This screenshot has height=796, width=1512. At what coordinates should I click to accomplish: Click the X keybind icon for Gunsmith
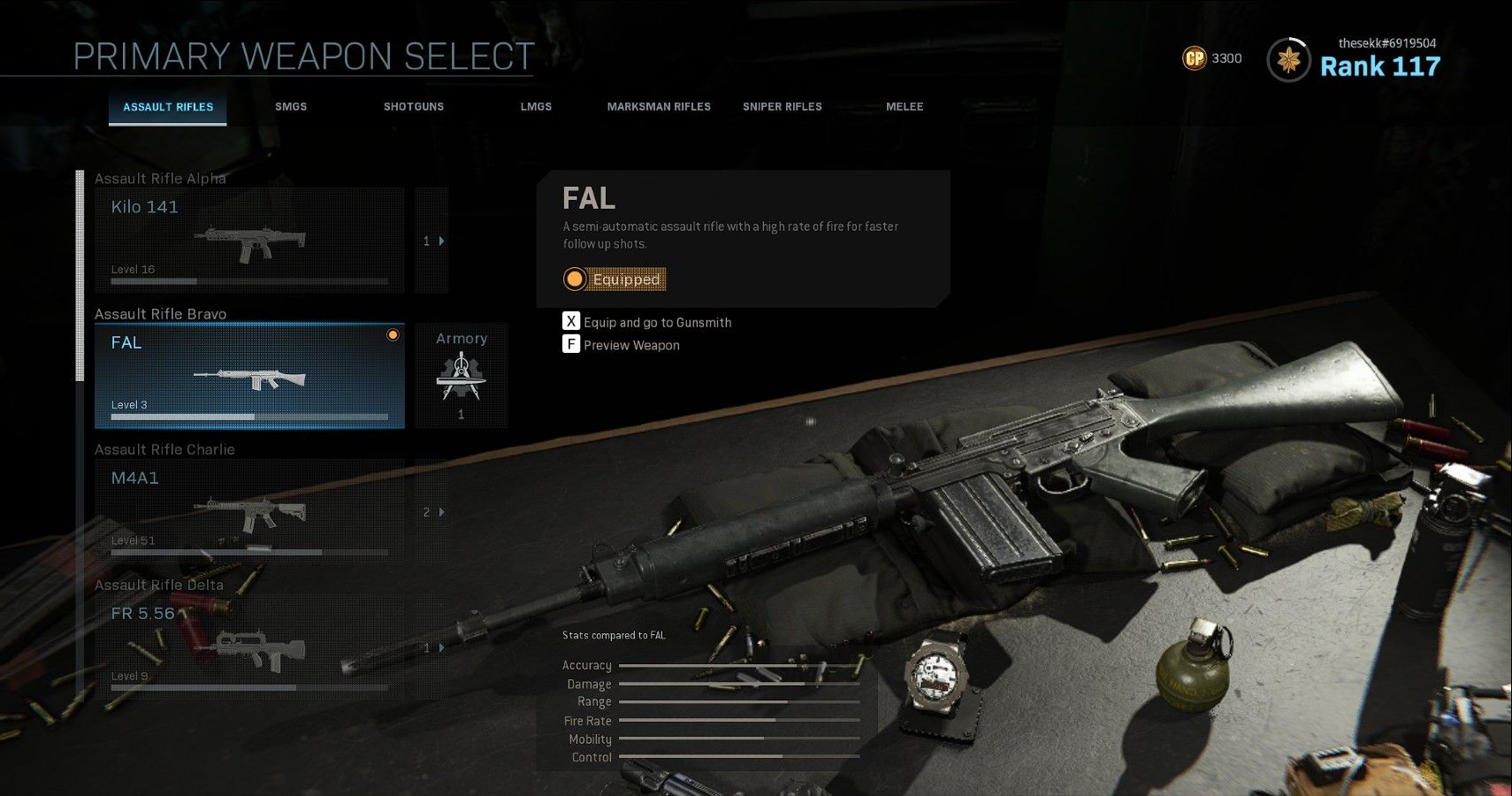(x=571, y=322)
